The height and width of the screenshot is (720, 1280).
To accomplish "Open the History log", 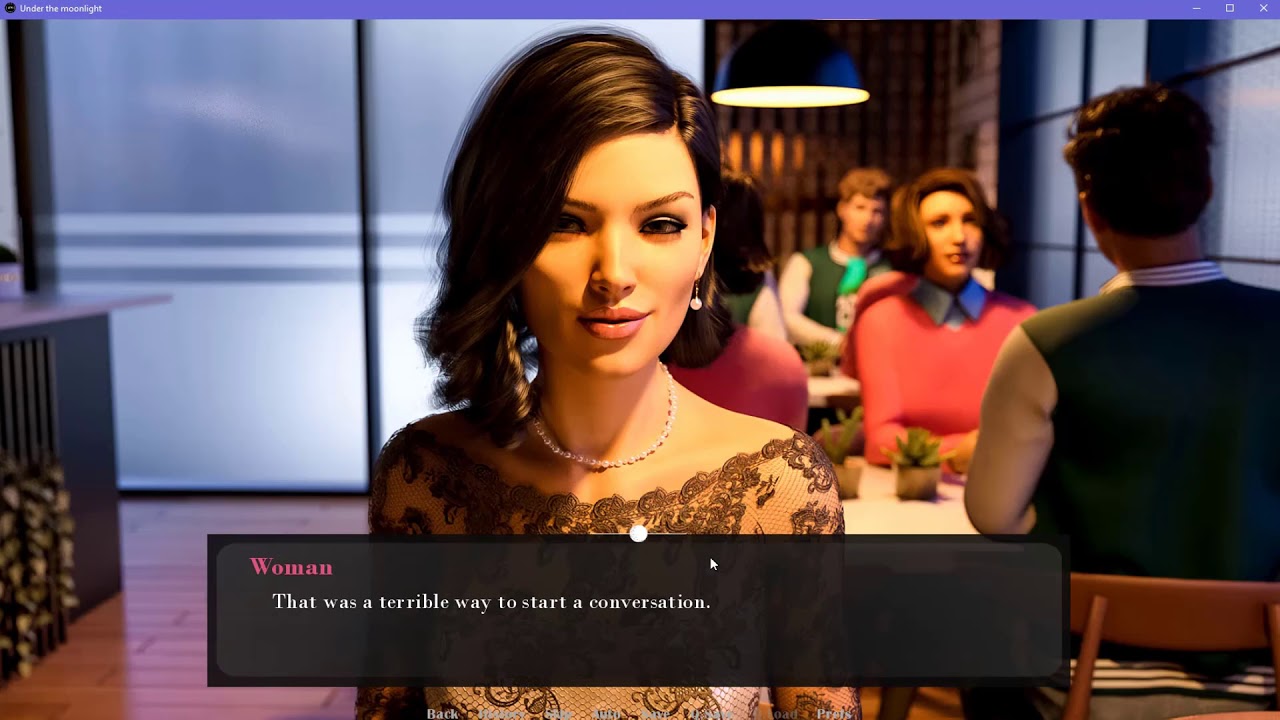I will (x=502, y=713).
